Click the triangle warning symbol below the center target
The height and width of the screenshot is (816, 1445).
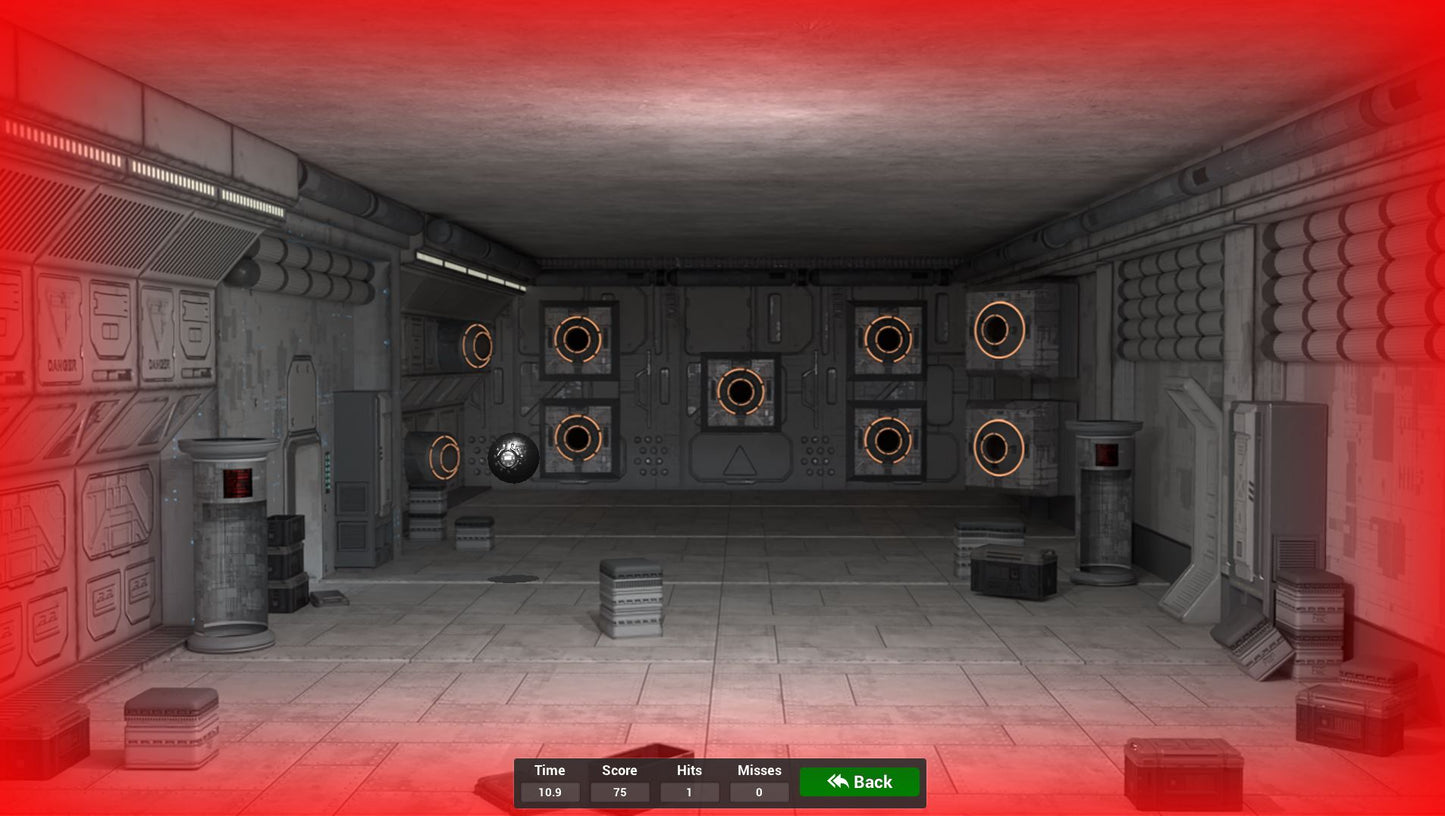point(740,459)
